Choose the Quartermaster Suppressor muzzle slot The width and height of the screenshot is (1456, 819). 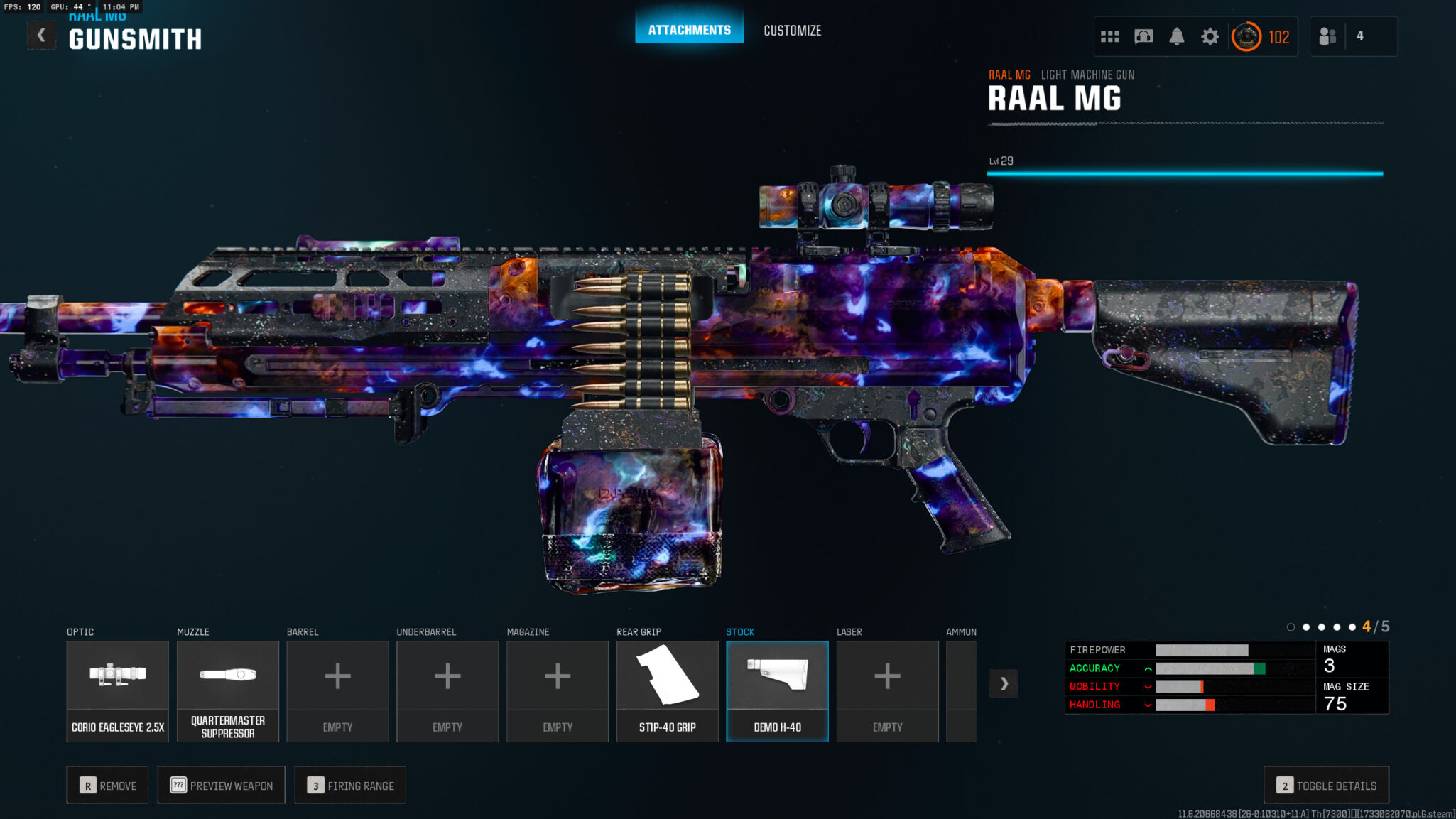[x=227, y=690]
